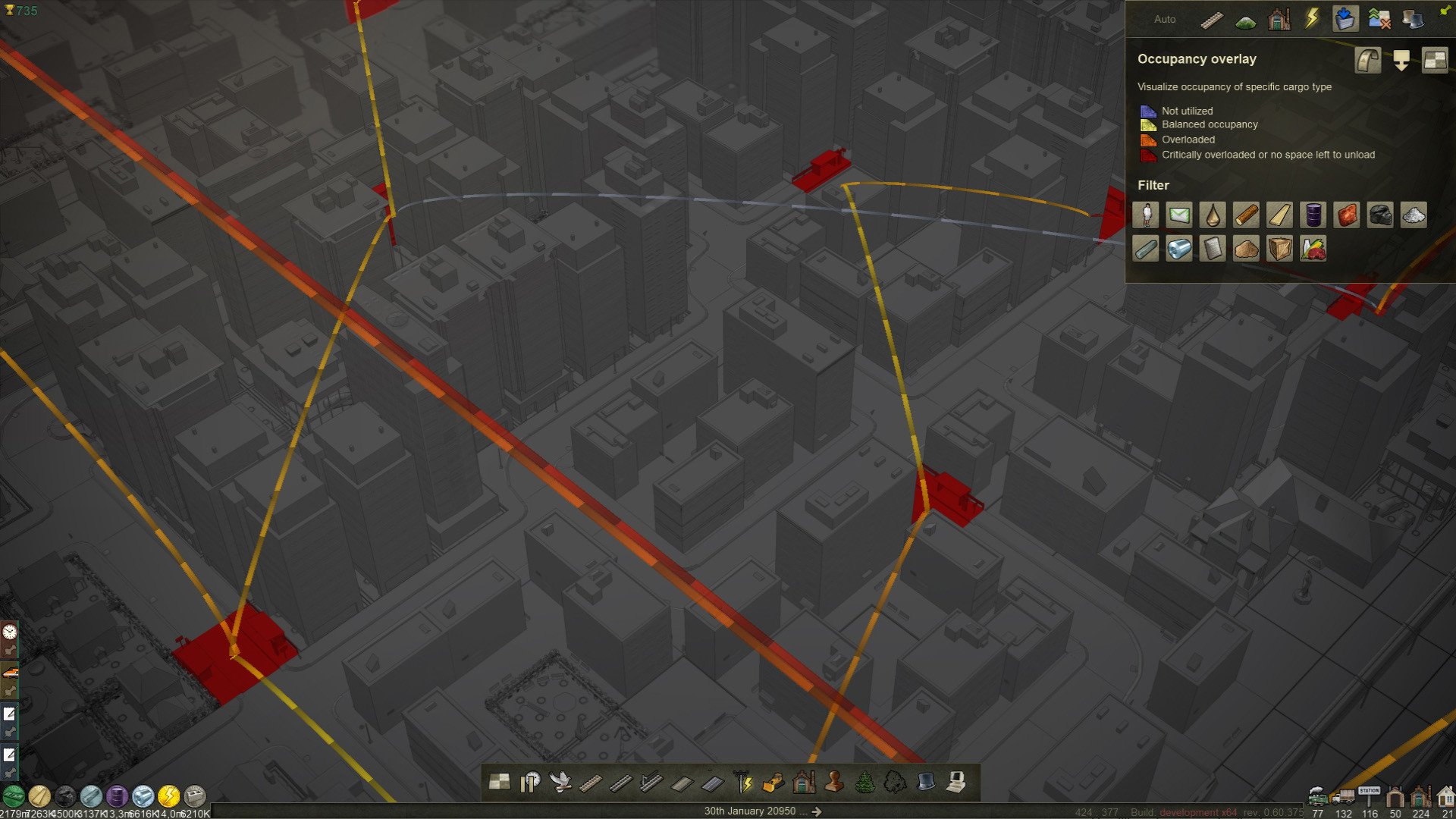Select the power pole electricity tool
This screenshot has height=819, width=1456.
click(742, 782)
